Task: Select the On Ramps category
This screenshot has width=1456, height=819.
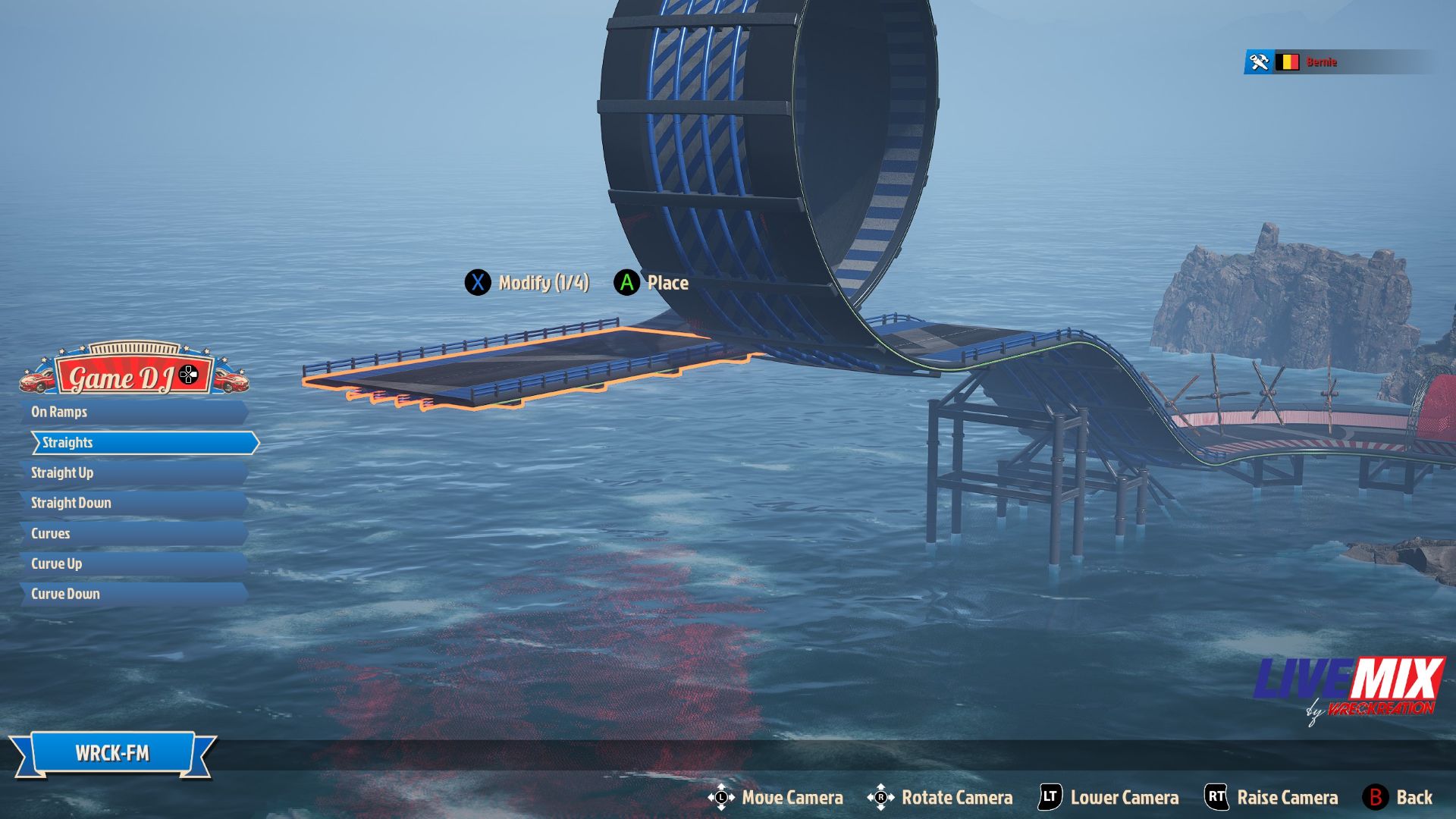Action: click(133, 412)
